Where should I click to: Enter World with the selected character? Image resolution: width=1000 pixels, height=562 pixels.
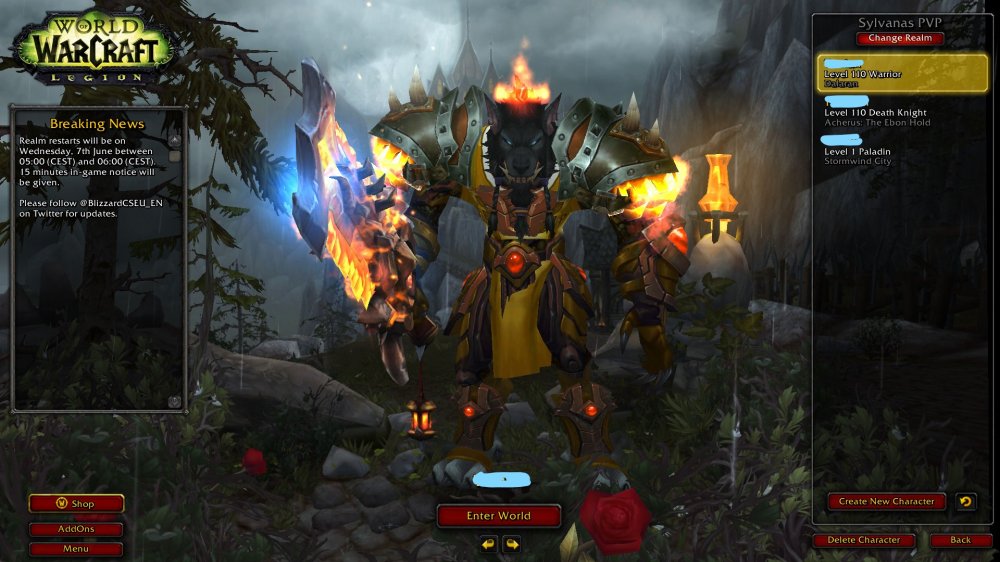(x=499, y=516)
